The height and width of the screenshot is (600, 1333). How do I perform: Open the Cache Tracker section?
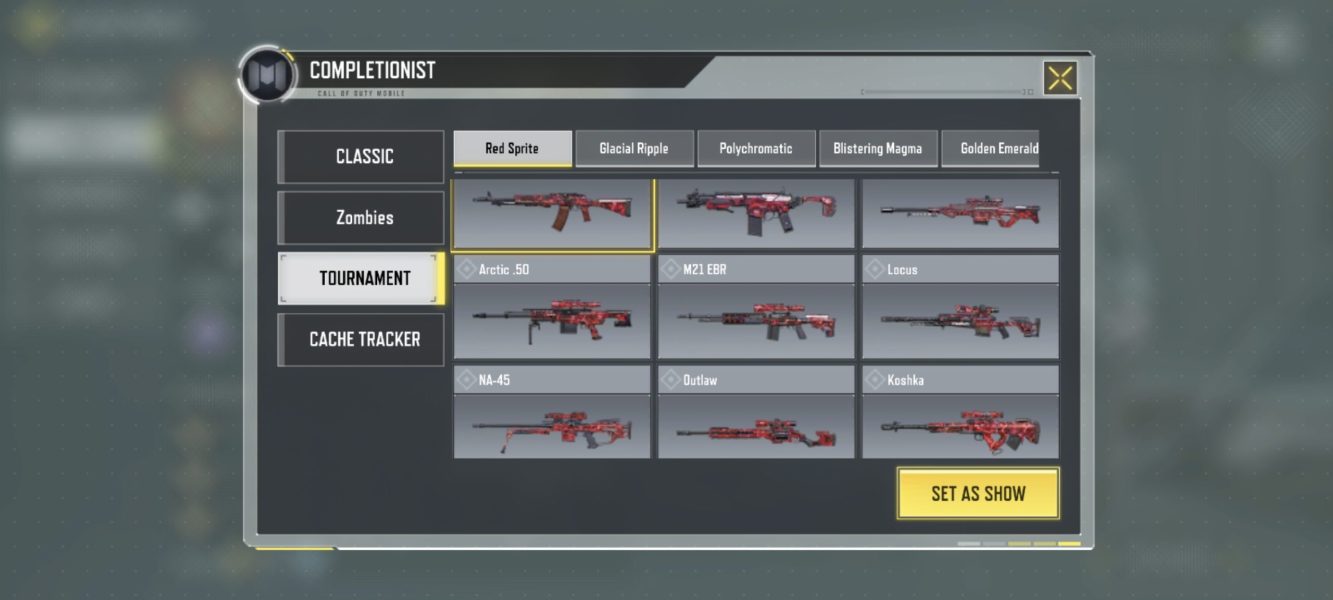pyautogui.click(x=361, y=340)
